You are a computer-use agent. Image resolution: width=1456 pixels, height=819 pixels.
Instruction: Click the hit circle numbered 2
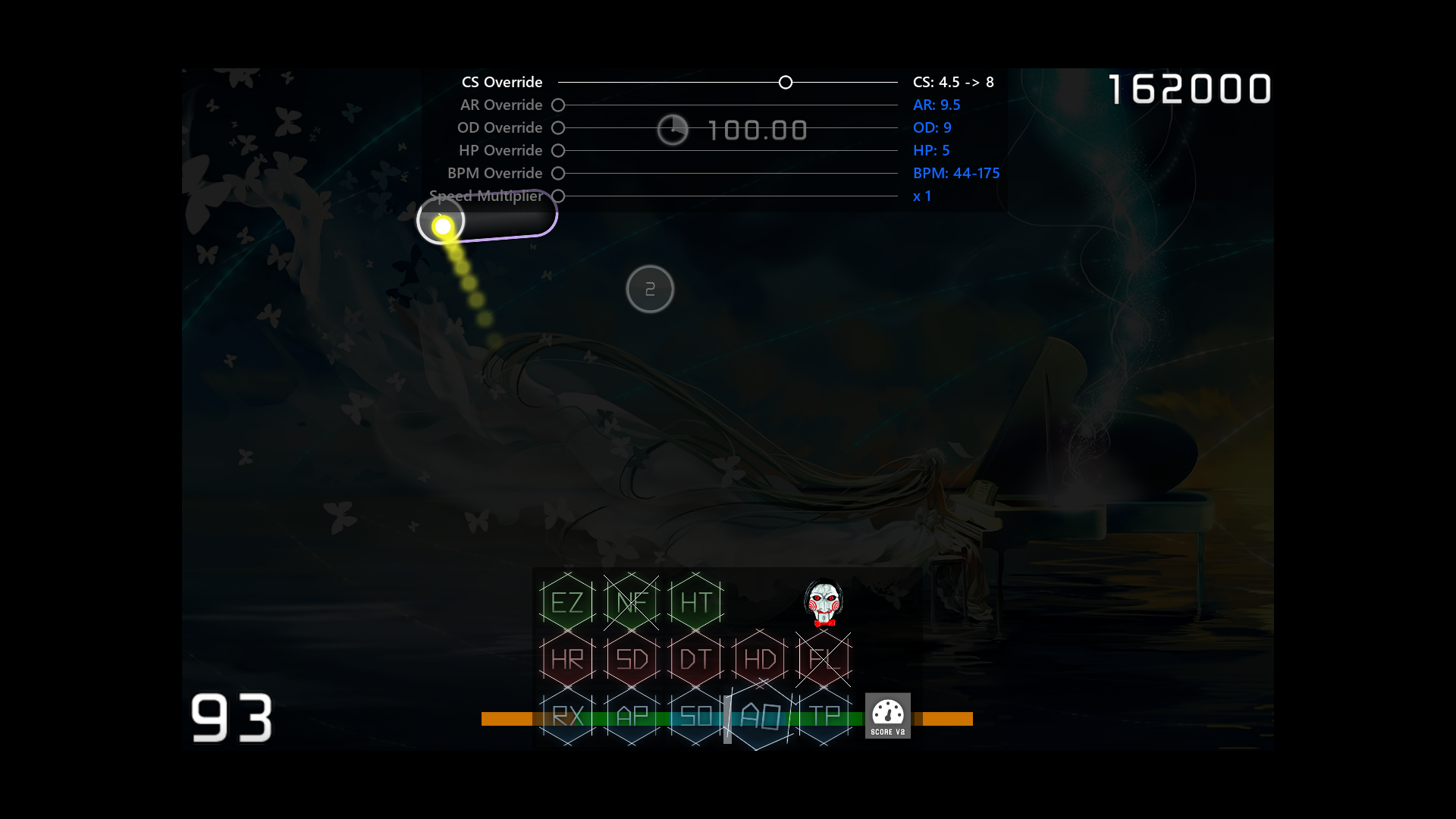pyautogui.click(x=650, y=289)
